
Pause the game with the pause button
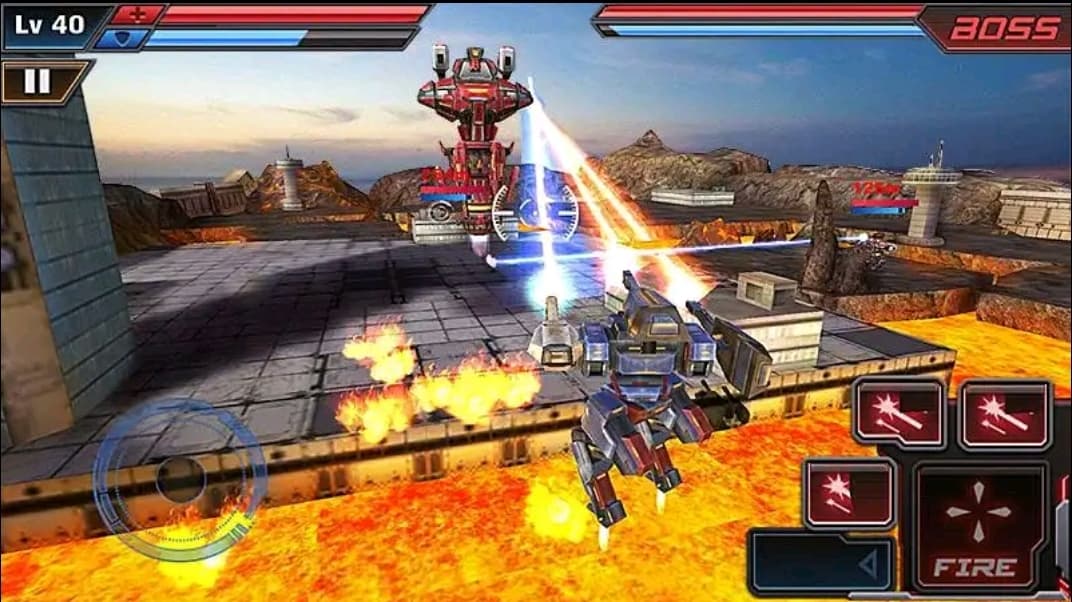(x=37, y=81)
